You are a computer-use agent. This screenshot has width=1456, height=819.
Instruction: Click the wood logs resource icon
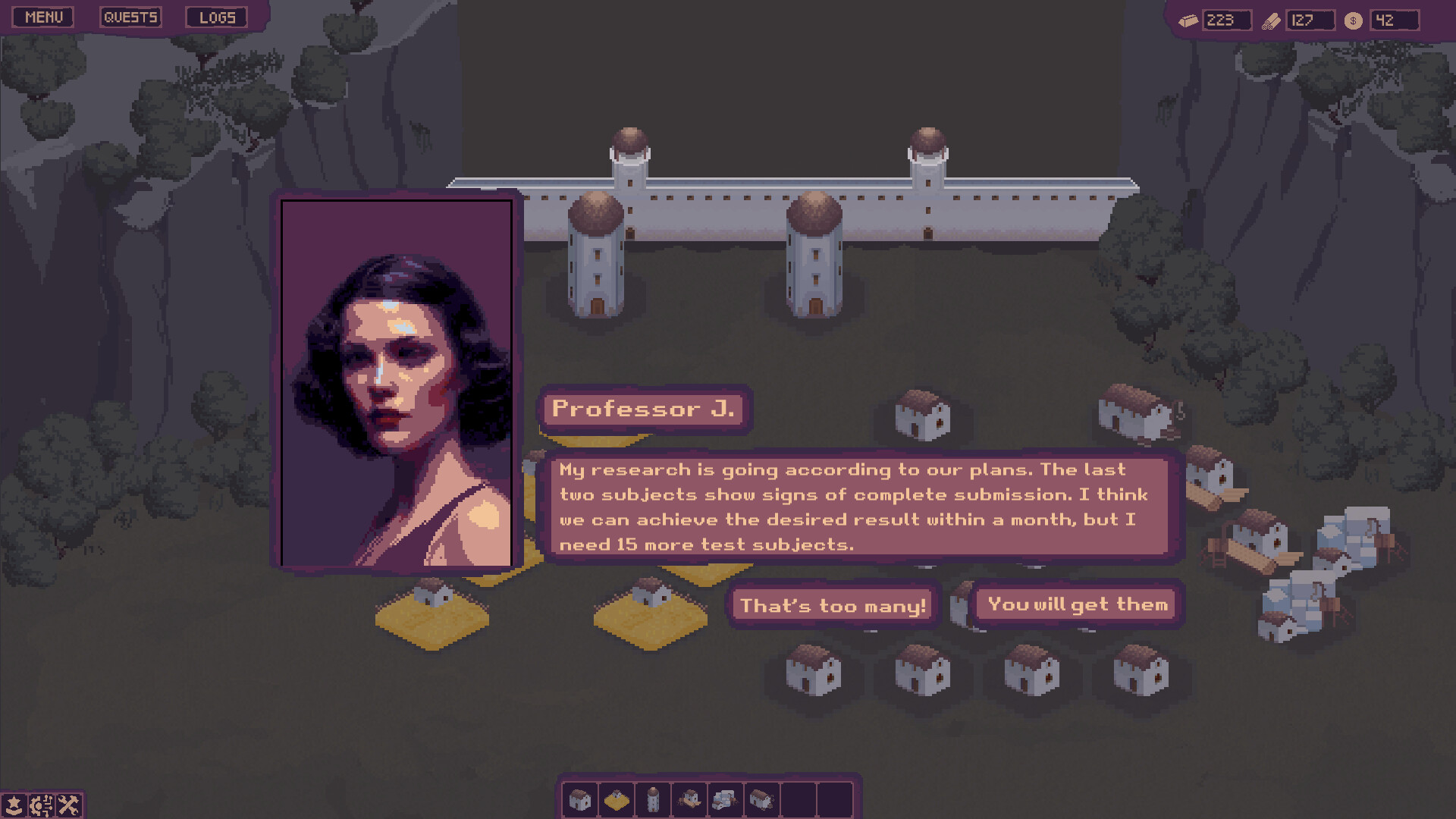click(1271, 20)
